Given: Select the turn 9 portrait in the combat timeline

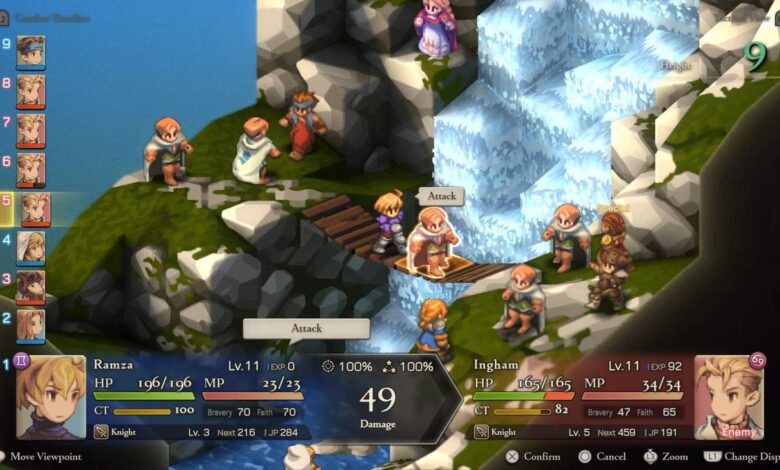Looking at the screenshot, I should [x=31, y=51].
